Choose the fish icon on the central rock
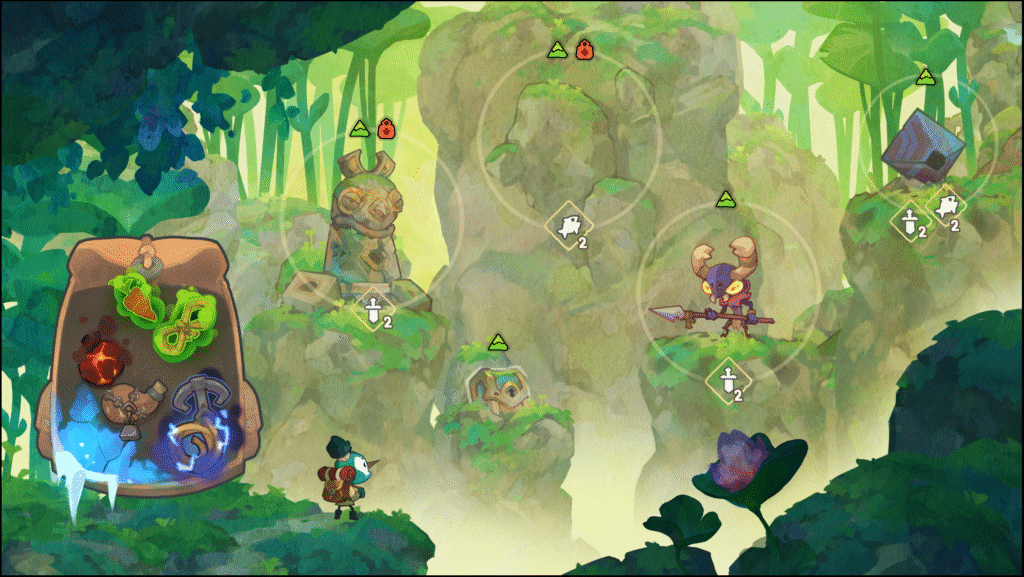Viewport: 1024px width, 577px height. pos(566,227)
